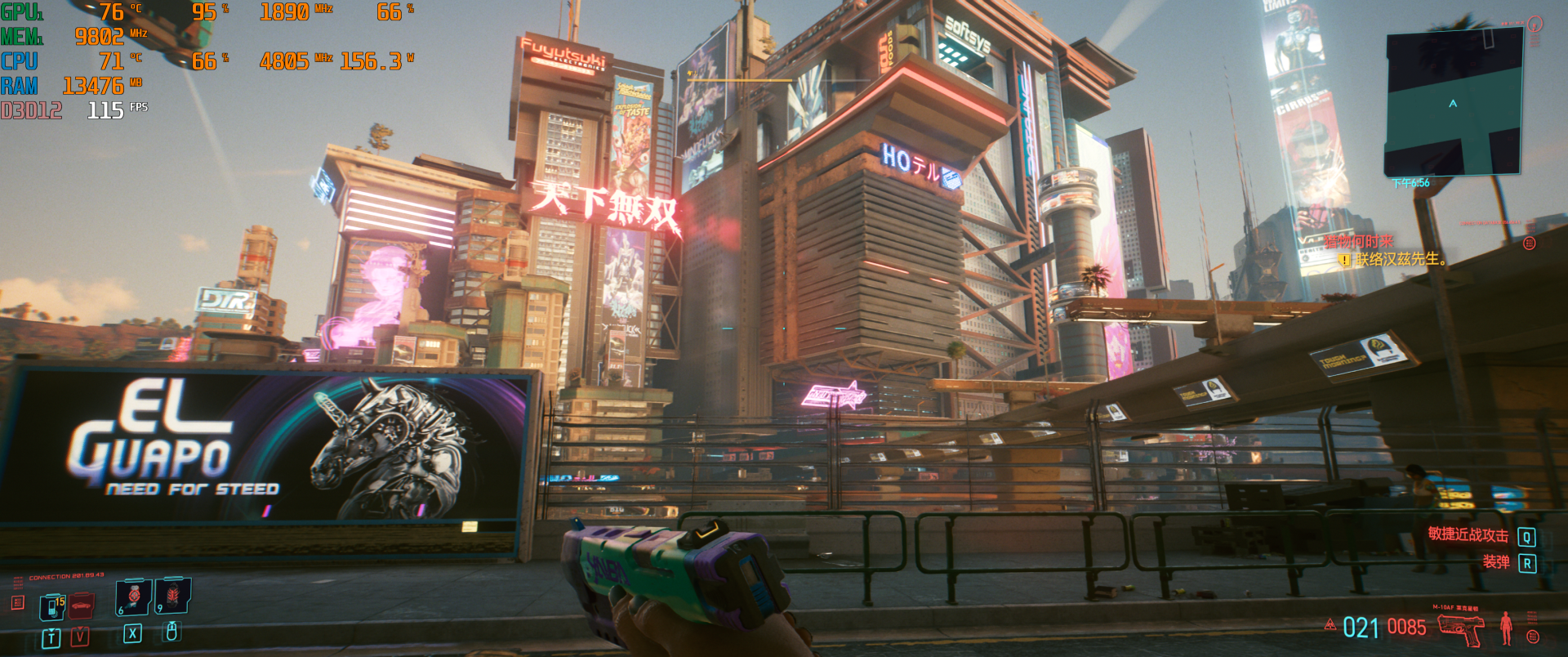Select the grenade slot showing 9
The image size is (1568, 657).
pyautogui.click(x=173, y=596)
